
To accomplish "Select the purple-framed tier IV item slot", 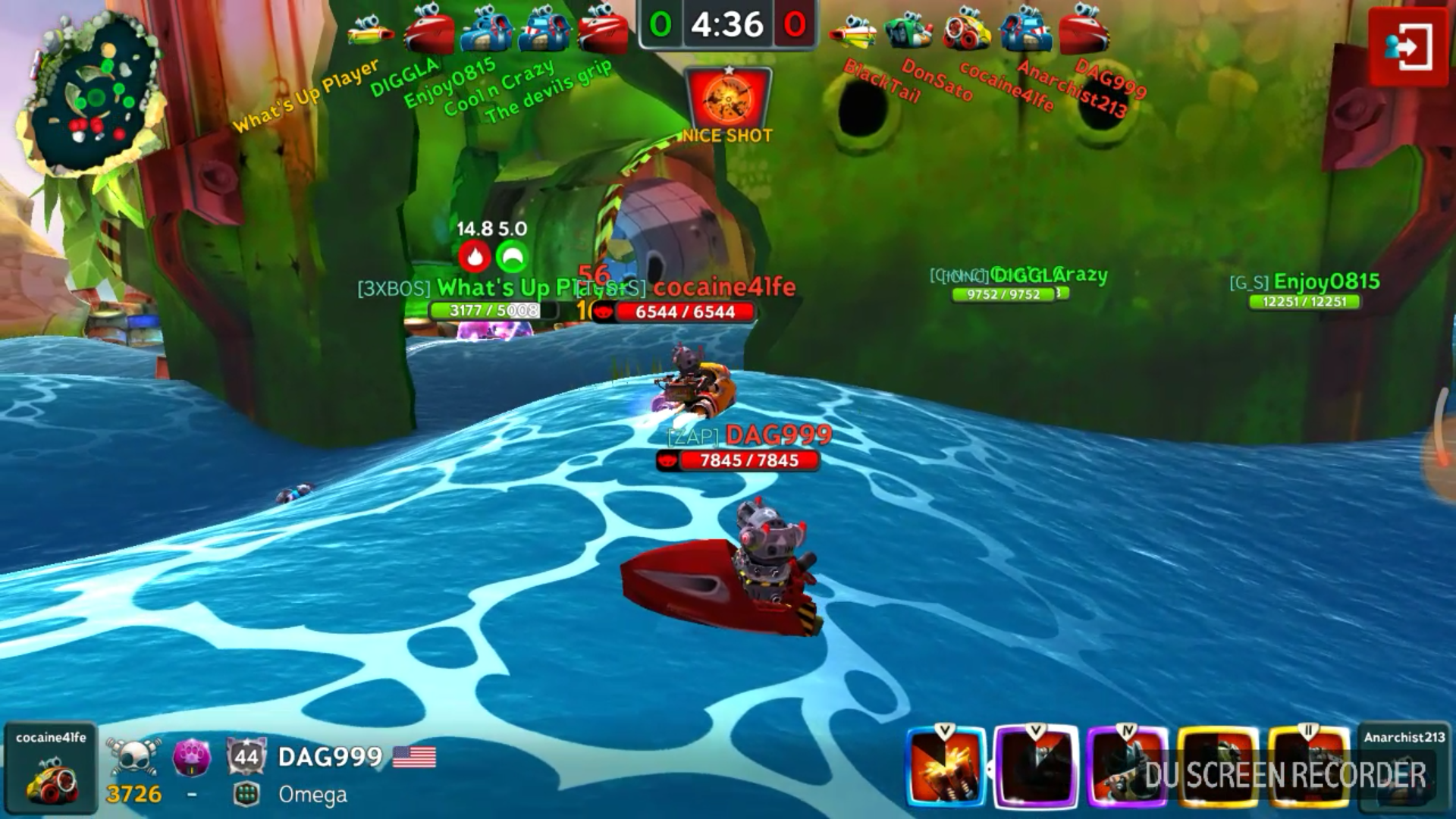I will [1127, 767].
